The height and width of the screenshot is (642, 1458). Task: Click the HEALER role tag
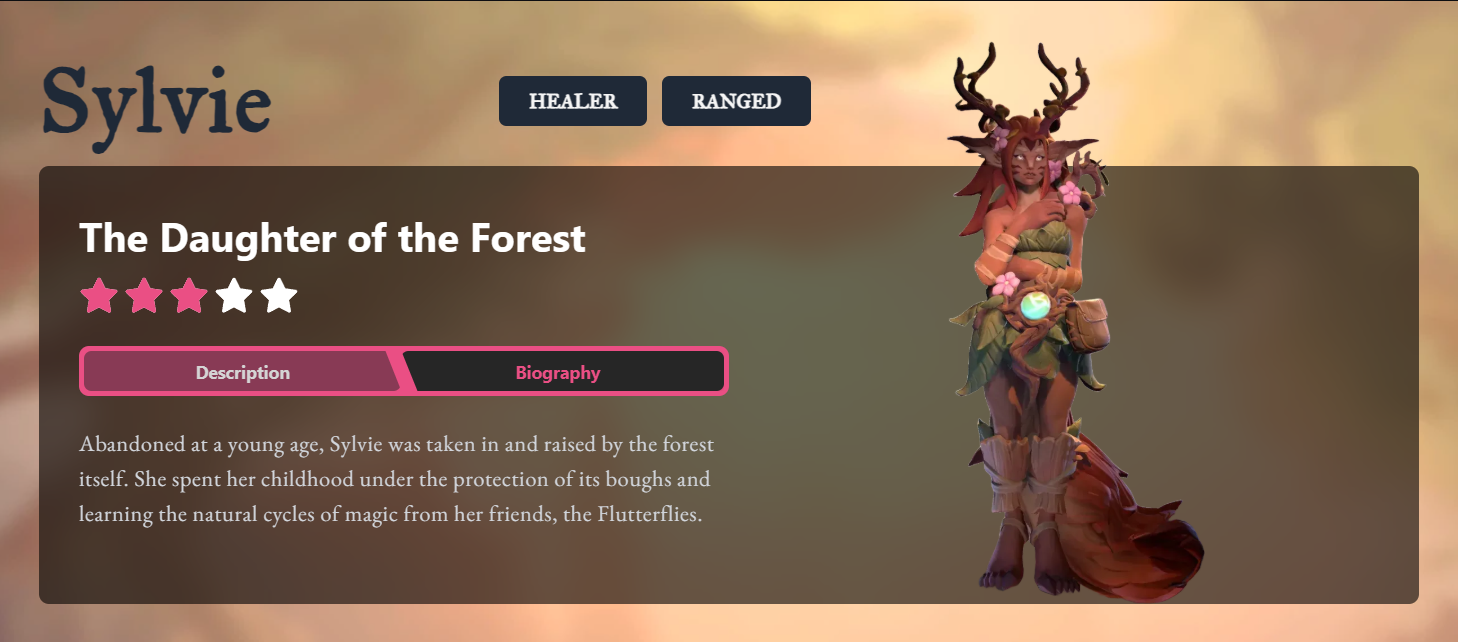click(573, 101)
